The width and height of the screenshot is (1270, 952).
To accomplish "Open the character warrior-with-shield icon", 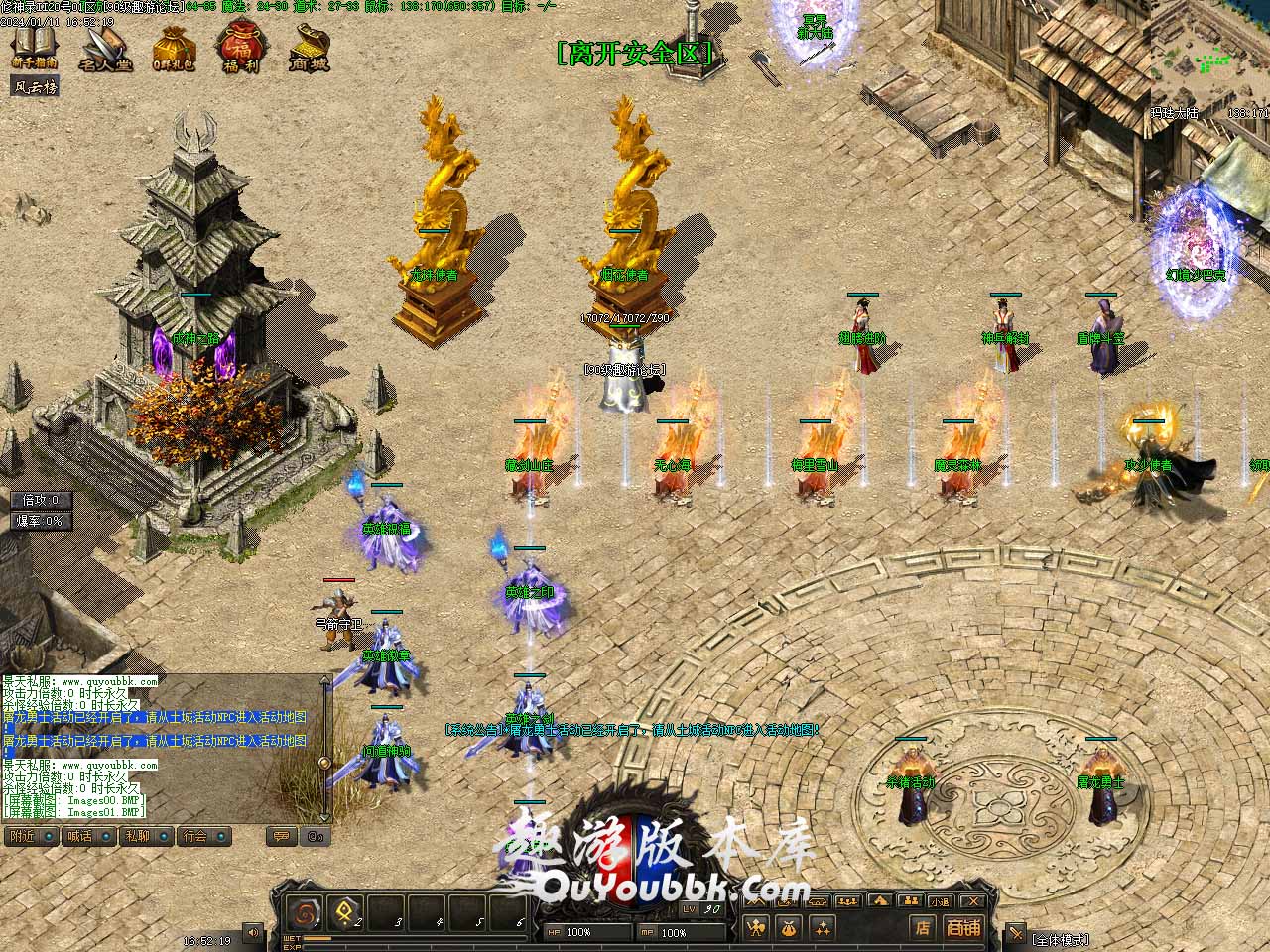I will 756,929.
